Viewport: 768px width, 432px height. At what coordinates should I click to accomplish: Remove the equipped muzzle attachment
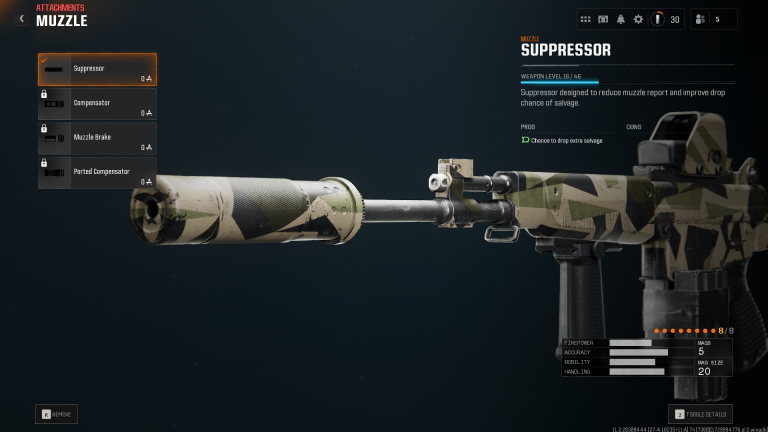pyautogui.click(x=57, y=413)
